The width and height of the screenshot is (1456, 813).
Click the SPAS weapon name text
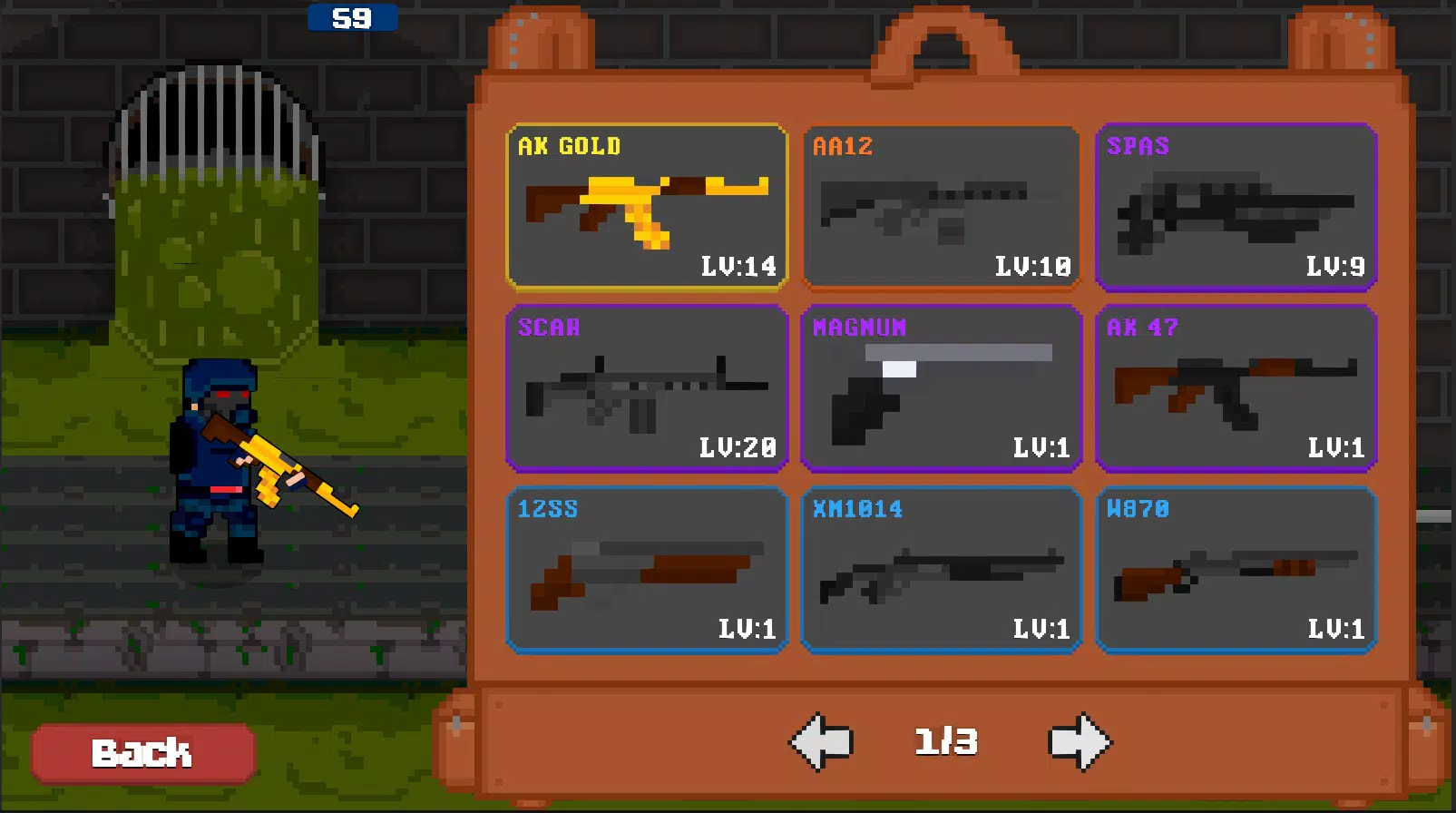pyautogui.click(x=1139, y=145)
